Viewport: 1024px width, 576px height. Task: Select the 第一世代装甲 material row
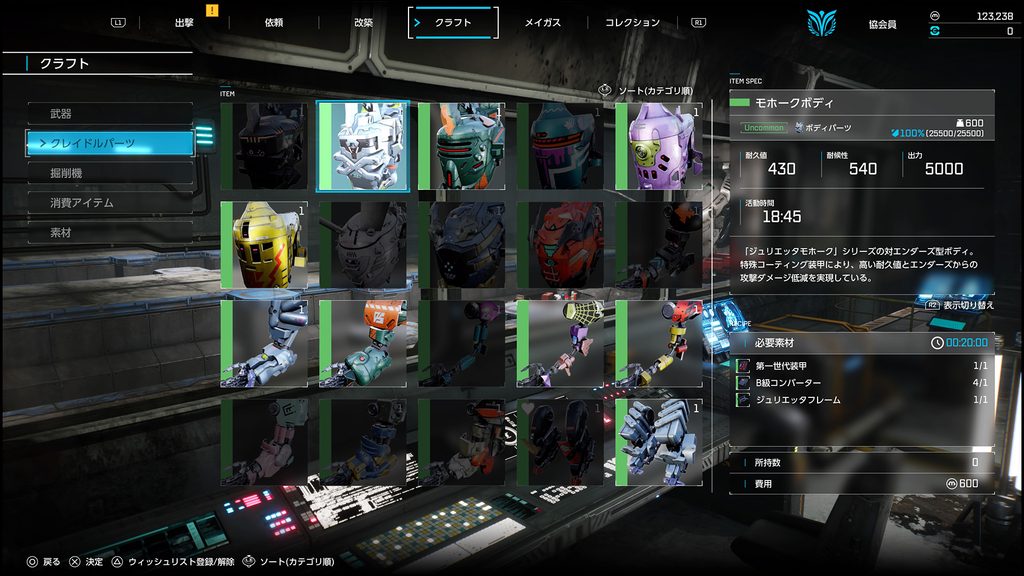pos(861,366)
